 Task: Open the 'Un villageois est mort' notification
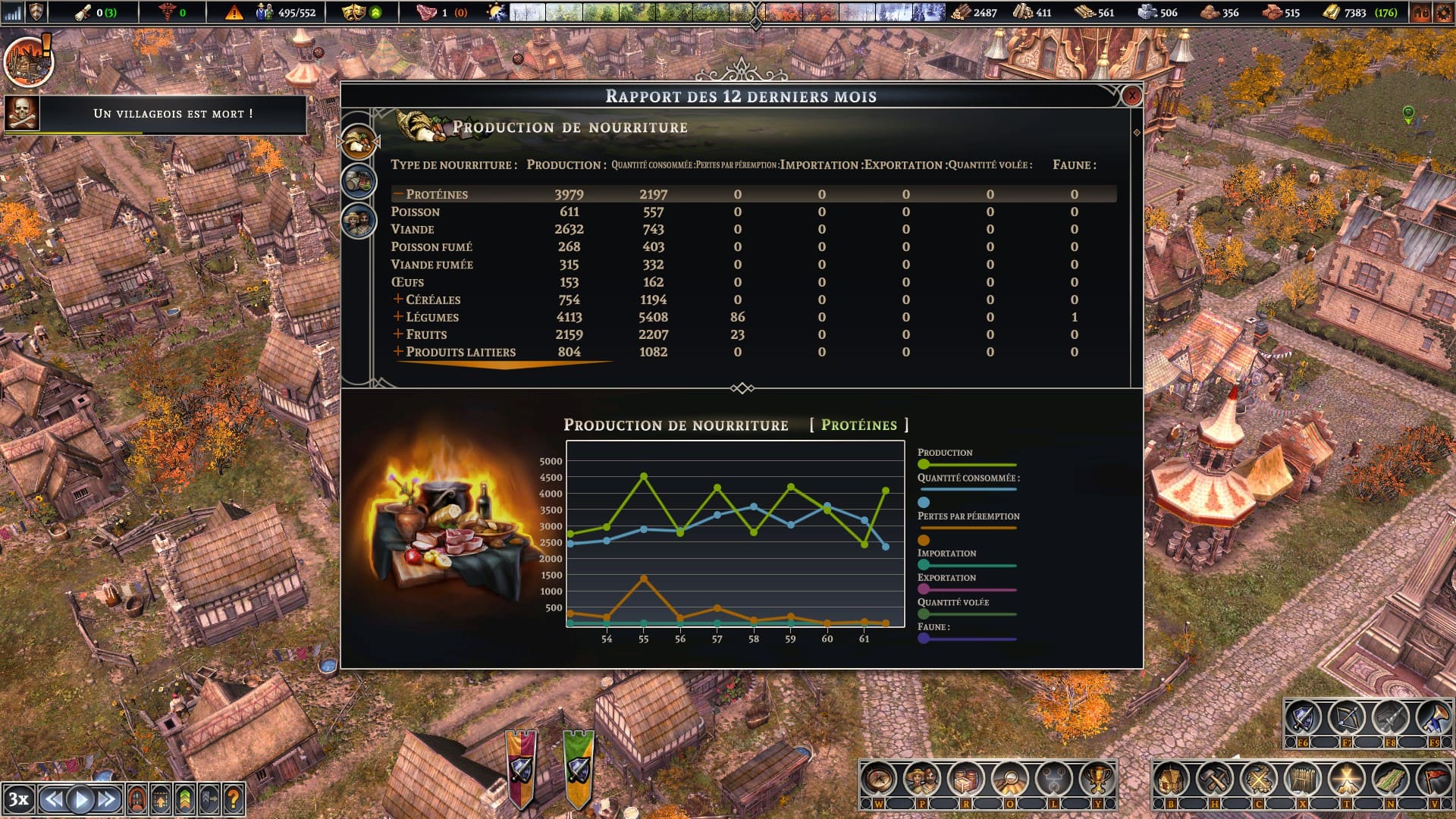point(173,114)
